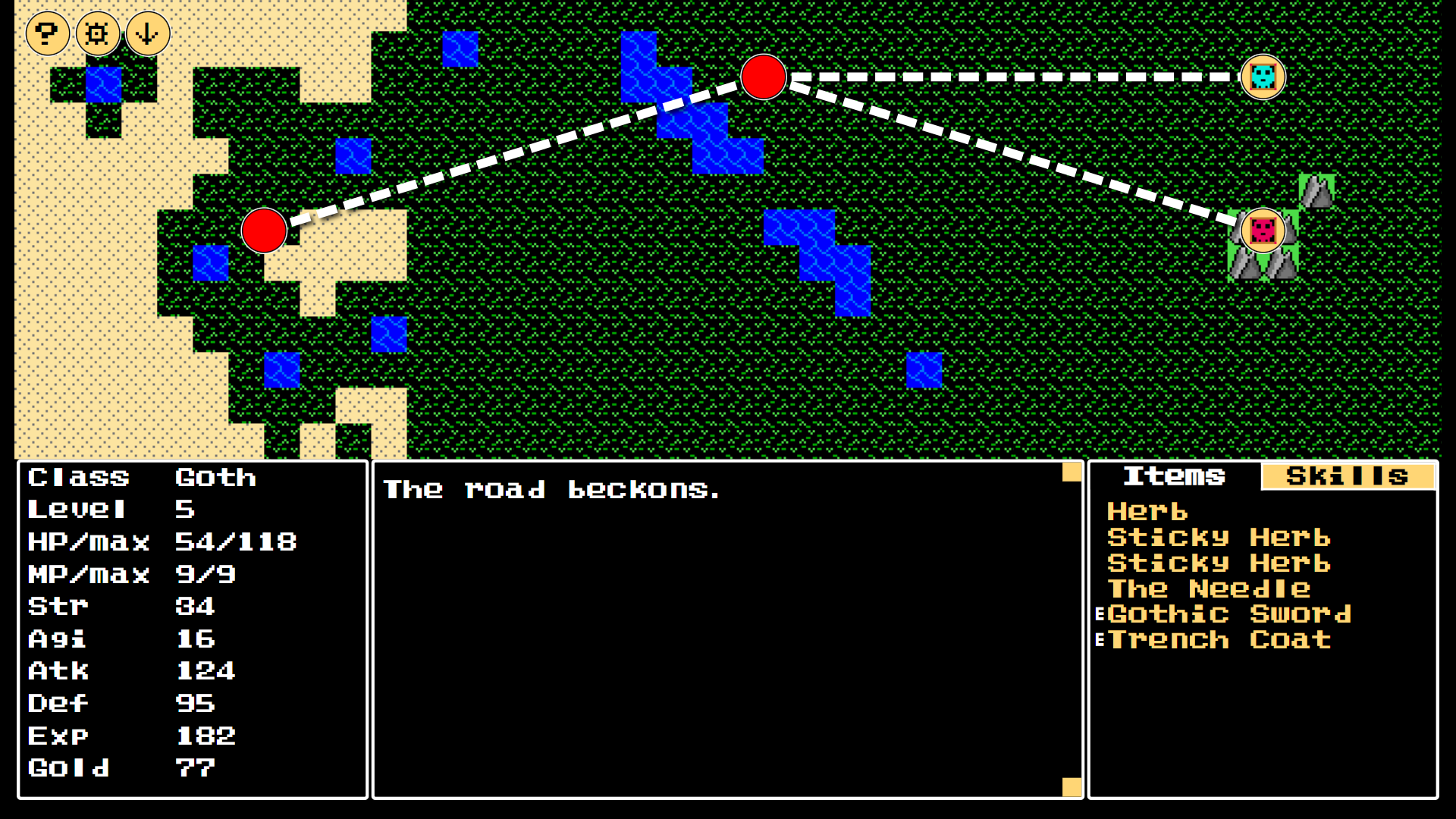Image resolution: width=1456 pixels, height=819 pixels.
Task: Use the Herb item
Action: pos(1147,512)
